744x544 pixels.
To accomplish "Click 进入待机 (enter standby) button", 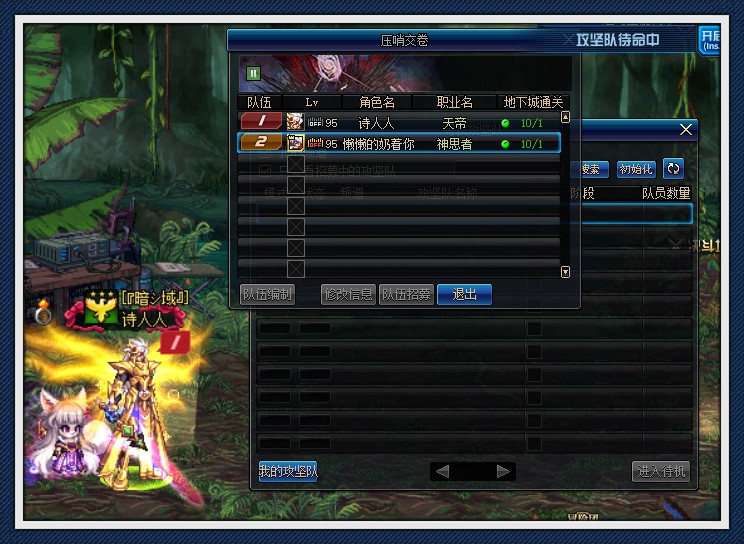I will click(x=661, y=471).
